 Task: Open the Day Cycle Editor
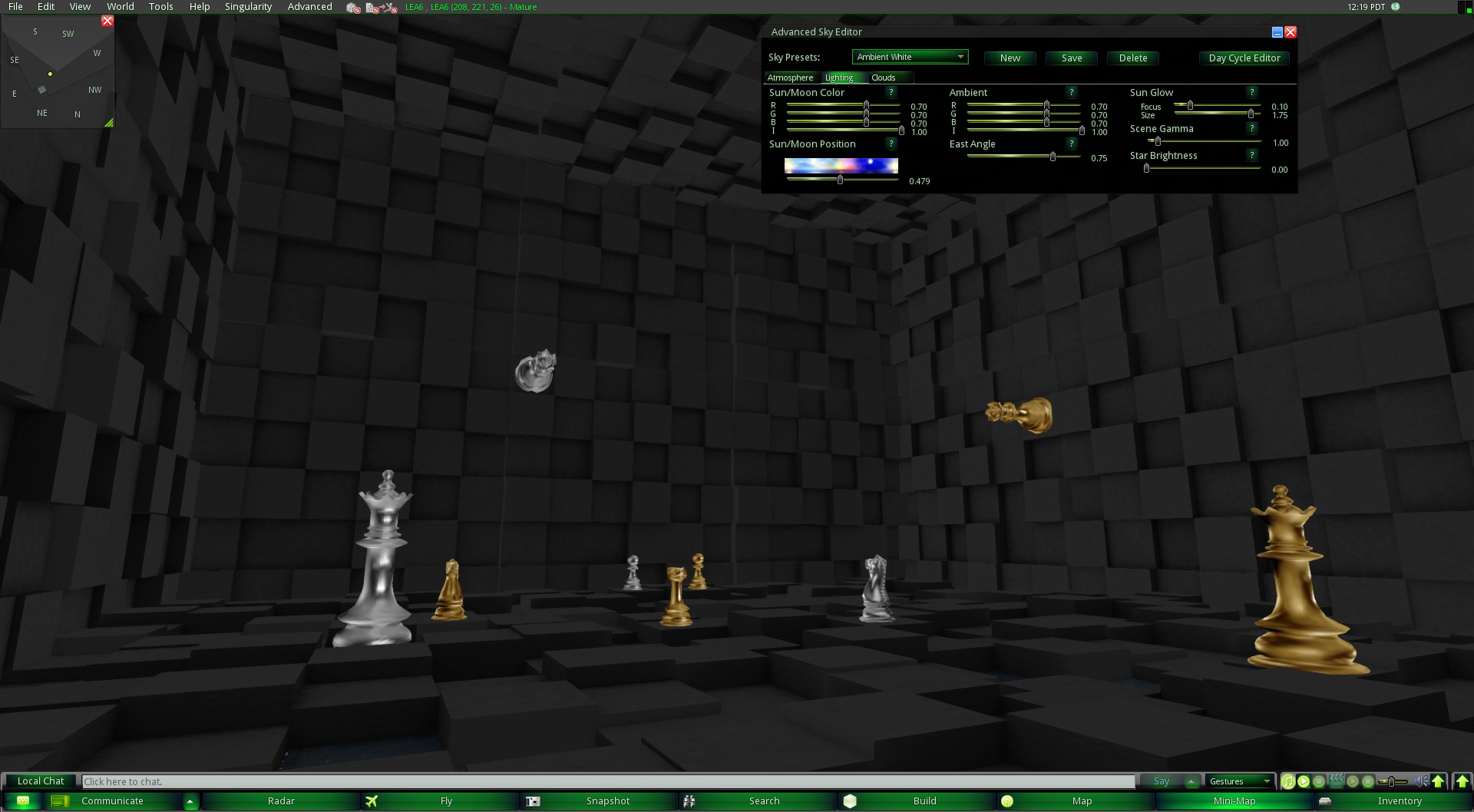pyautogui.click(x=1243, y=58)
